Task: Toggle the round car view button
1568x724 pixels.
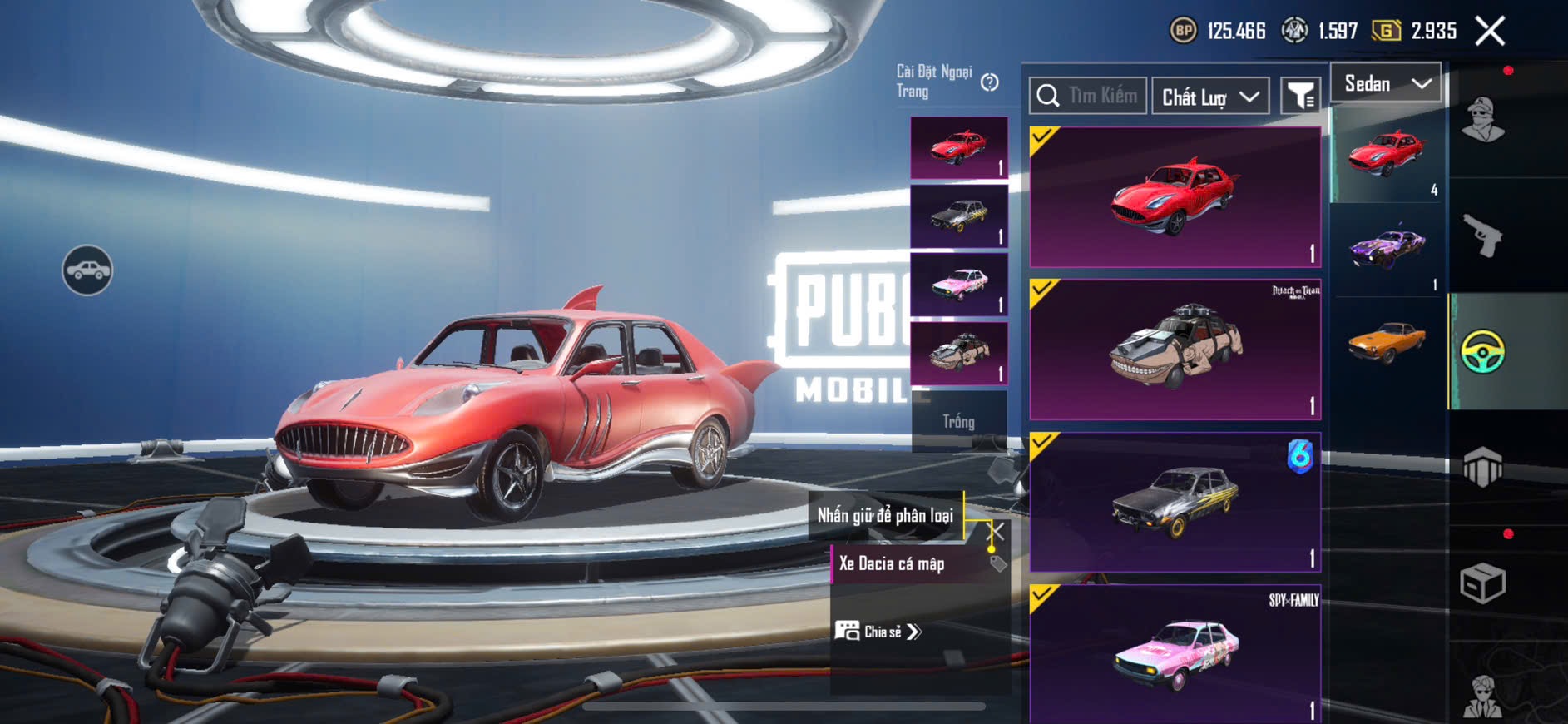Action: [87, 270]
